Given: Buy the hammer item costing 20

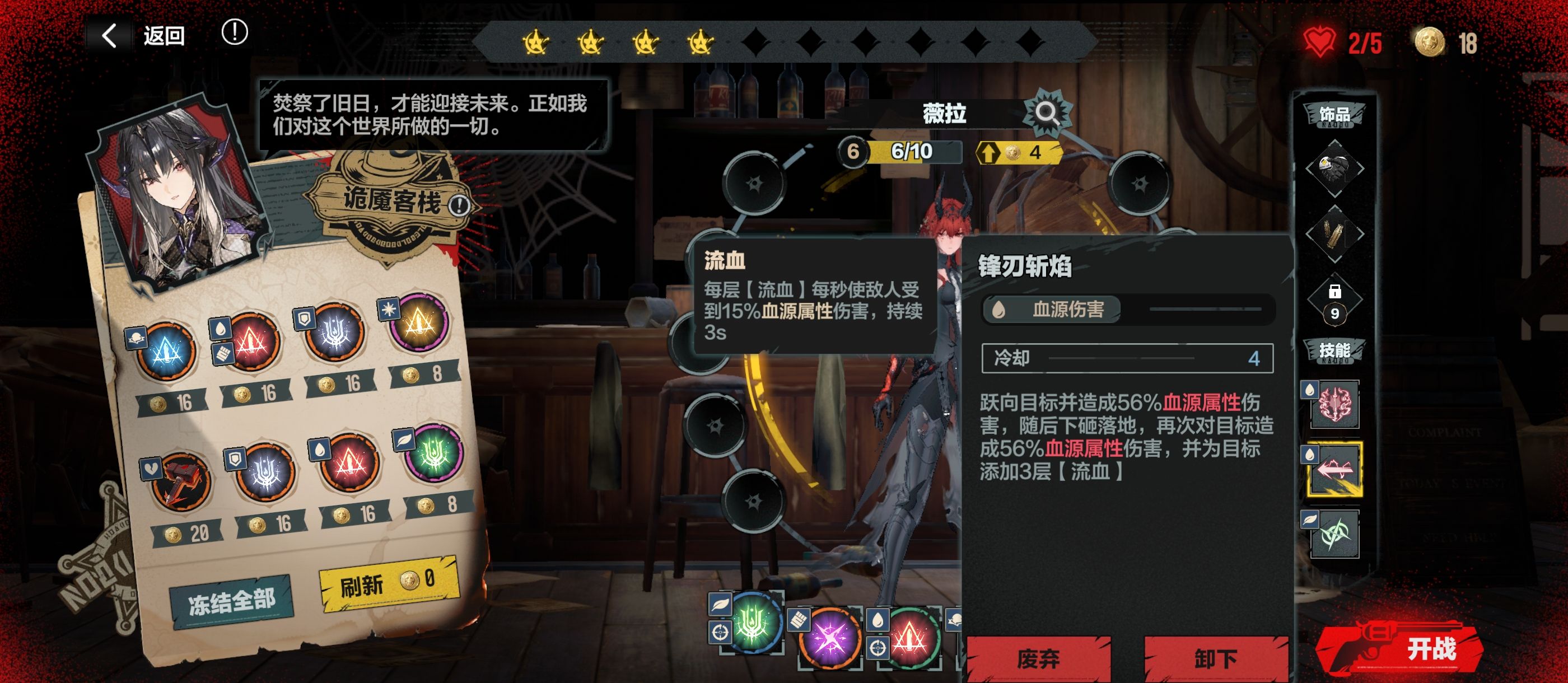Looking at the screenshot, I should coord(180,481).
